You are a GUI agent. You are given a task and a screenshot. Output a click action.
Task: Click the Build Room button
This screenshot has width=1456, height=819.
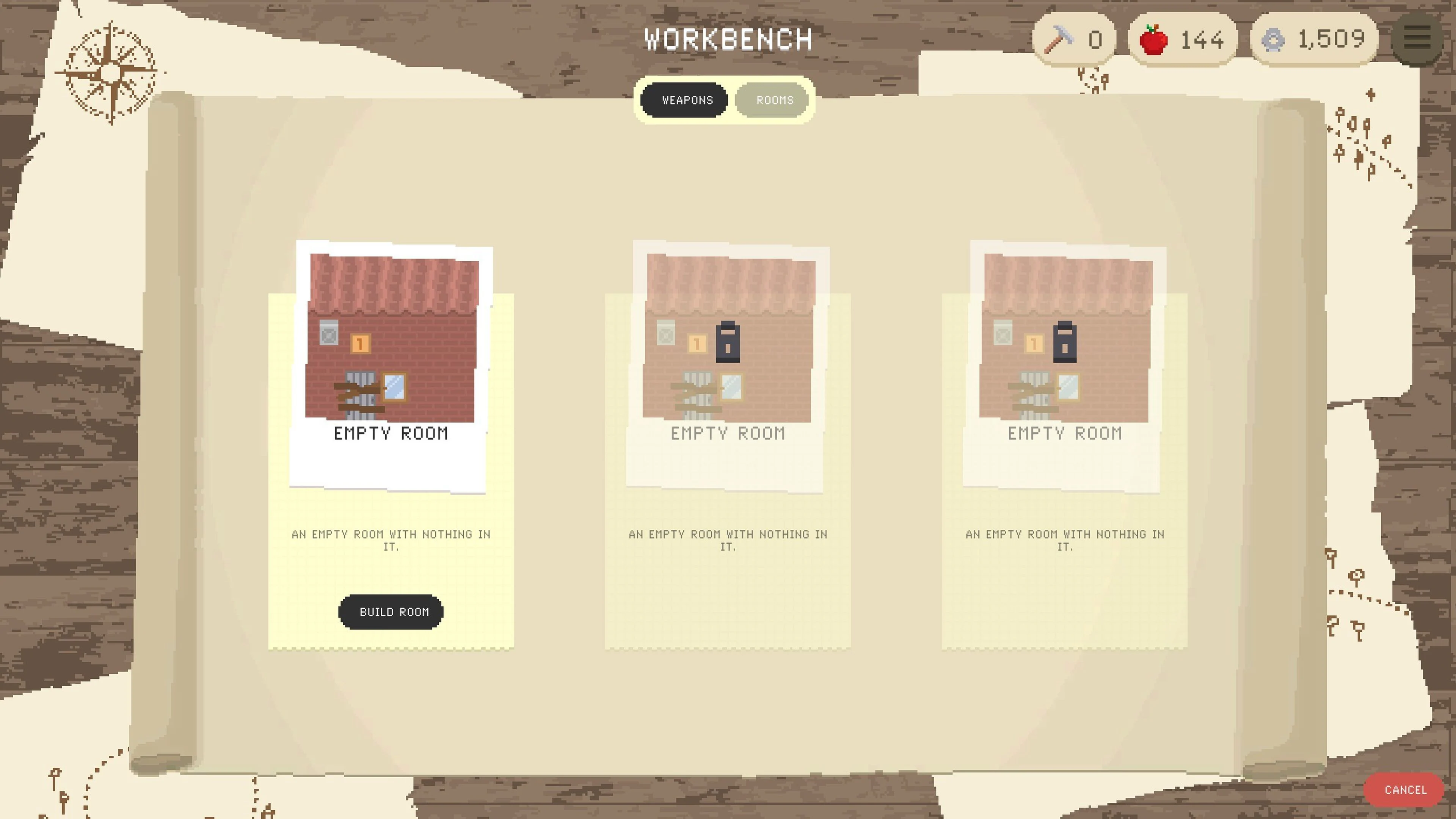coord(391,612)
